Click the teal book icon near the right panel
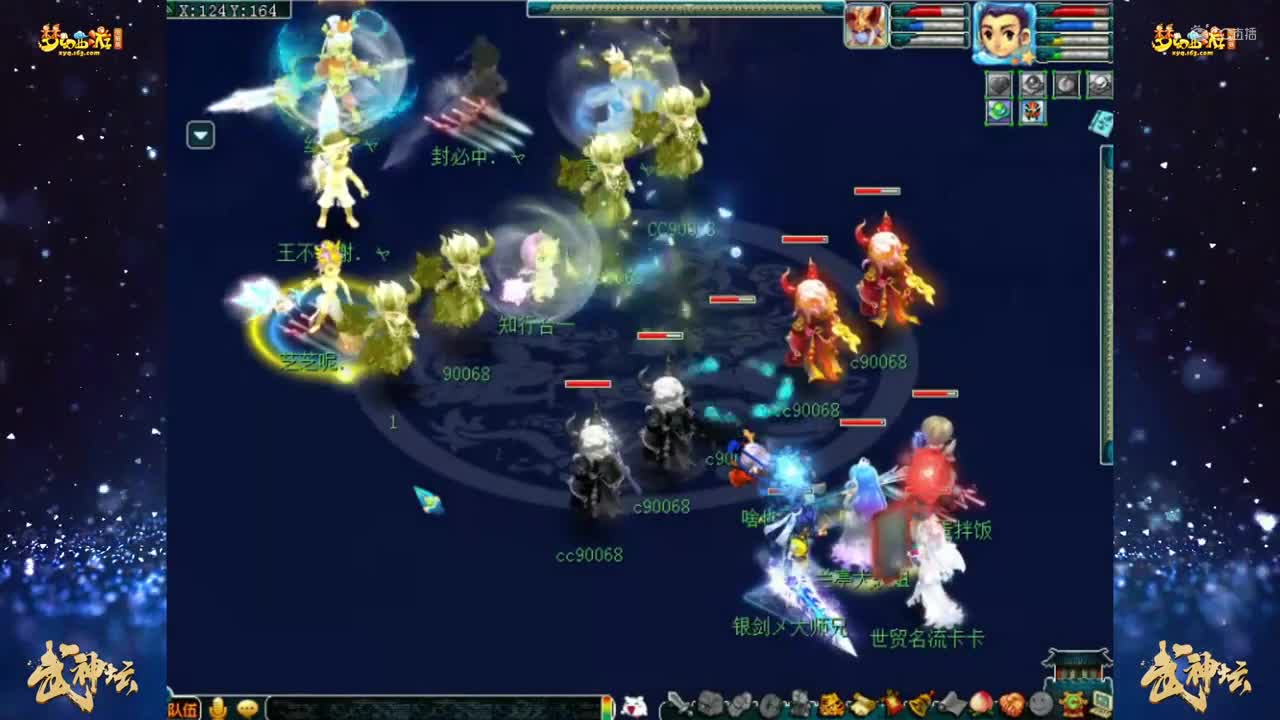The image size is (1280, 720). [1101, 121]
